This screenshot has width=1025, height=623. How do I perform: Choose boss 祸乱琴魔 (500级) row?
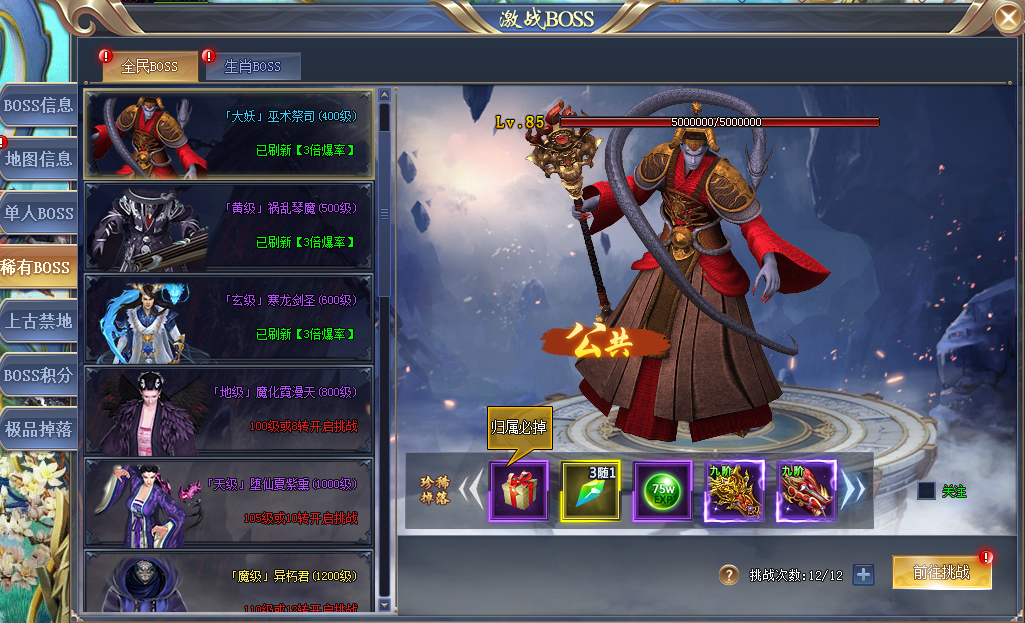(x=229, y=226)
